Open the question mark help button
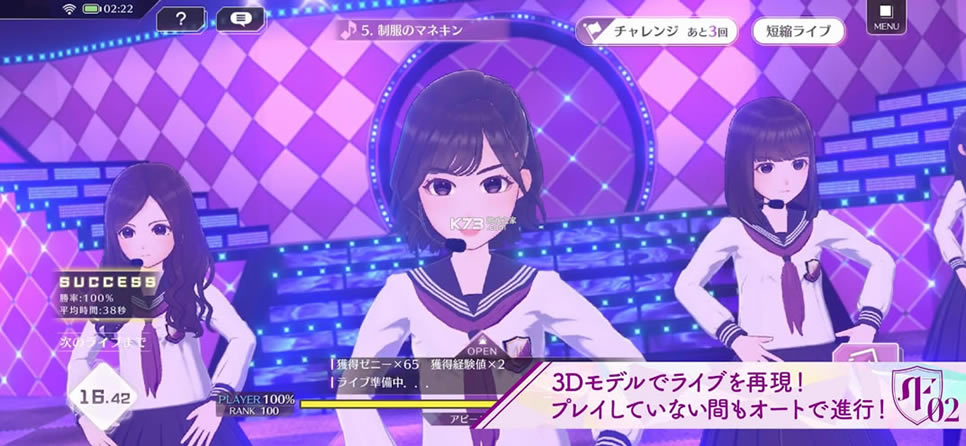Viewport: 966px width, 446px height. pos(180,18)
